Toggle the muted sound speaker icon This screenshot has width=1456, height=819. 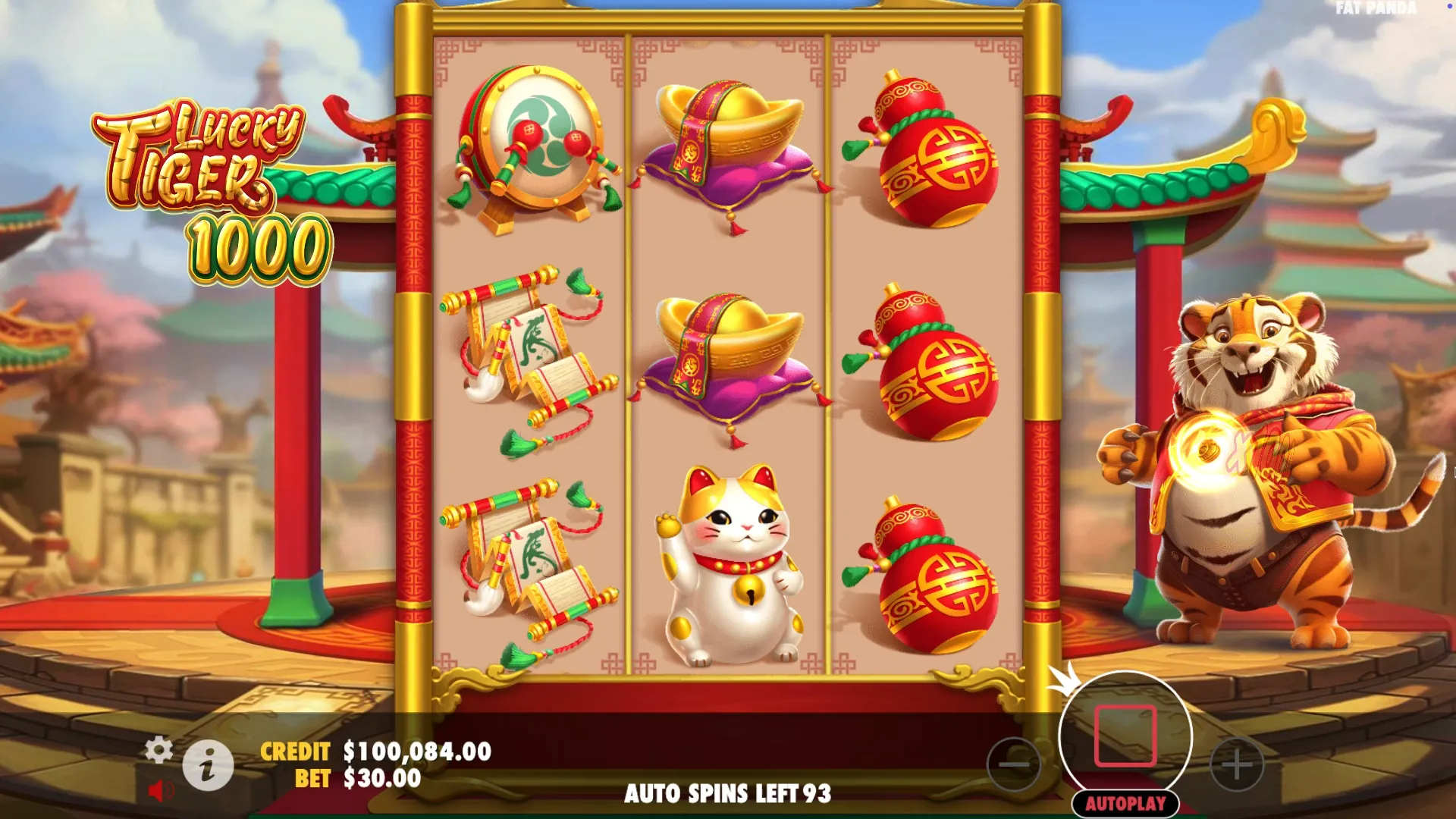click(x=160, y=791)
